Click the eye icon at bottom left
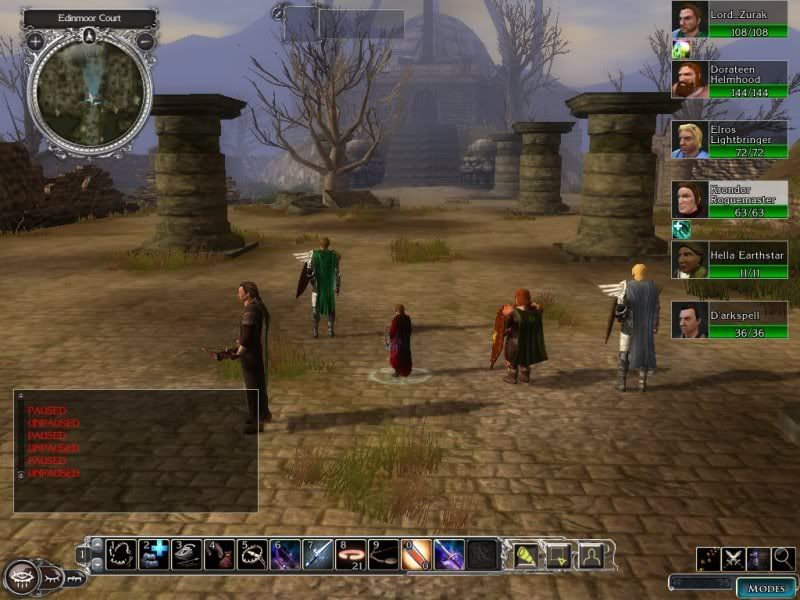Viewport: 800px width, 600px height. (24, 577)
